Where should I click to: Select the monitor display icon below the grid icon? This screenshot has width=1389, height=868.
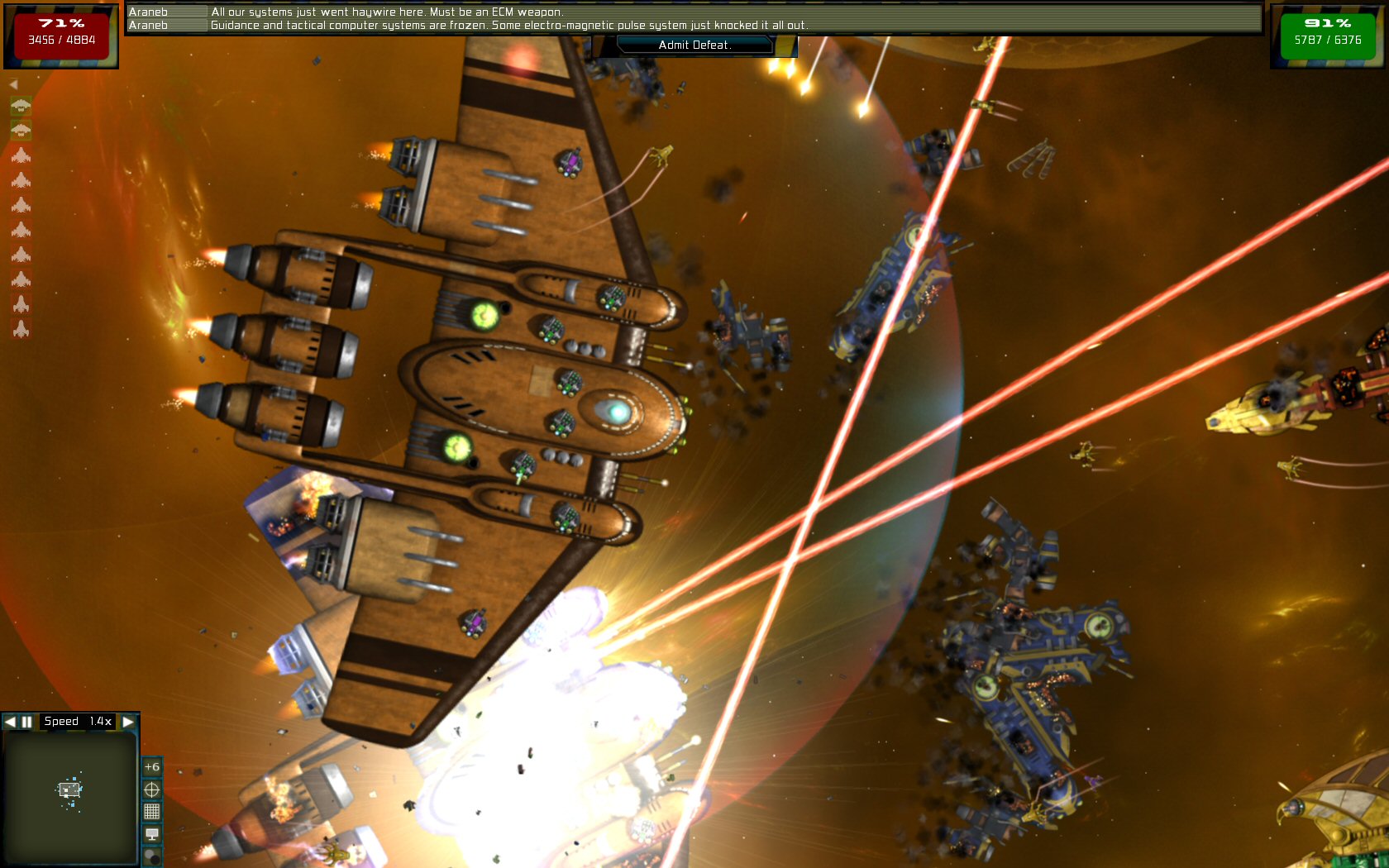point(152,834)
